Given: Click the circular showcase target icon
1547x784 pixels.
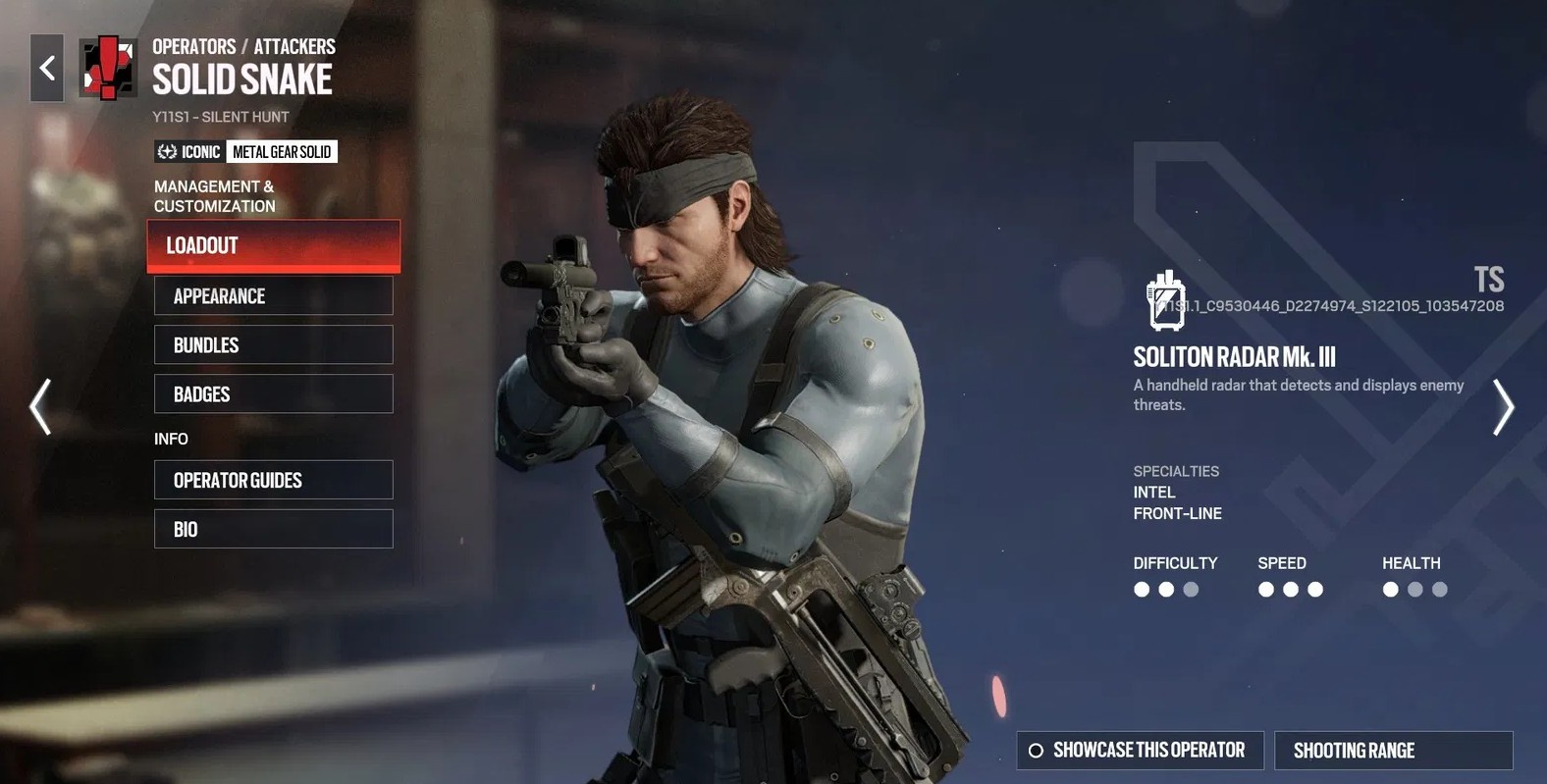Looking at the screenshot, I should pyautogui.click(x=1036, y=750).
